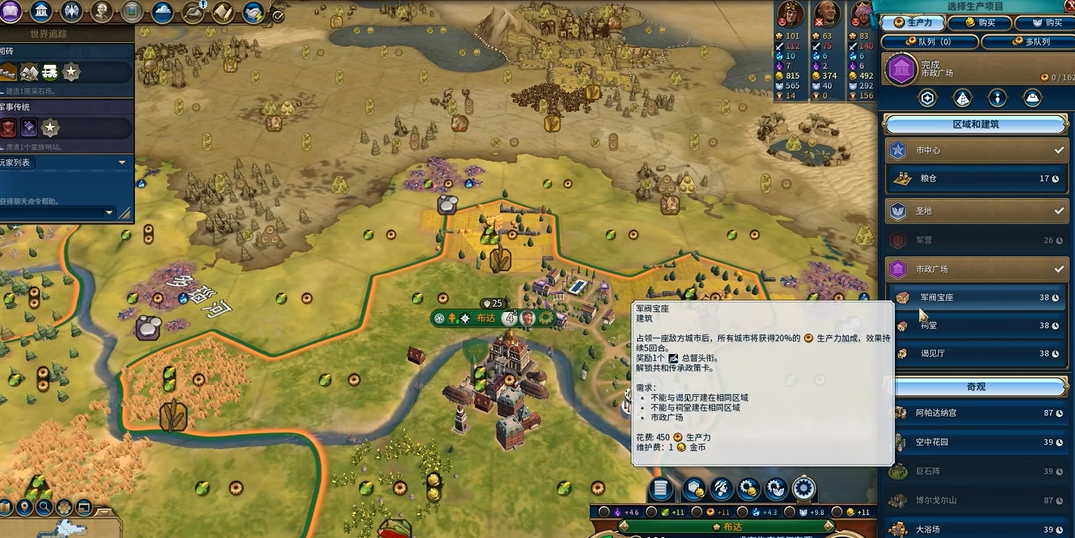Open the great people portrait button
Image resolution: width=1075 pixels, height=538 pixels.
(x=101, y=12)
